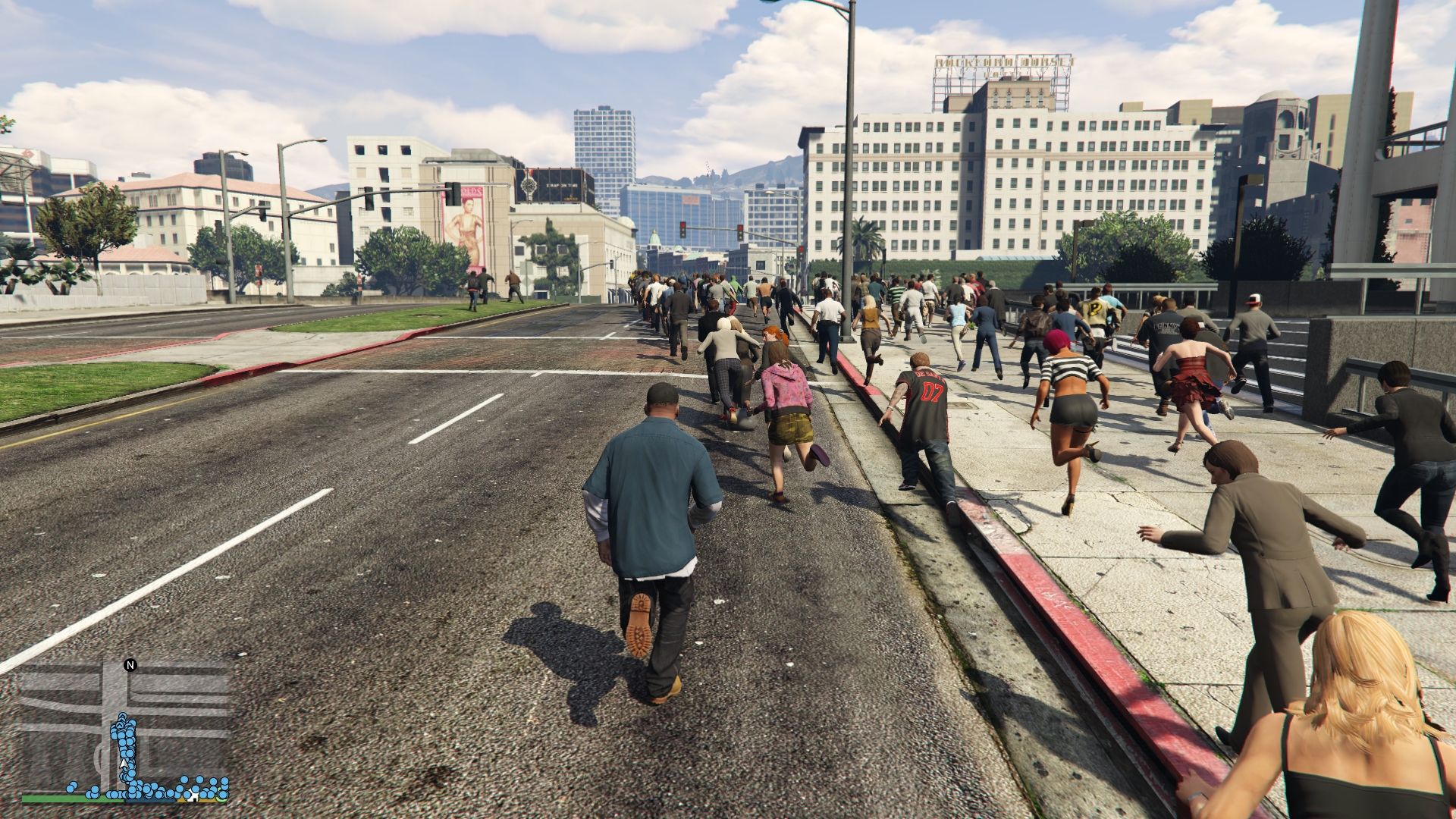Click the minimap radar
This screenshot has height=819, width=1456.
click(x=125, y=728)
